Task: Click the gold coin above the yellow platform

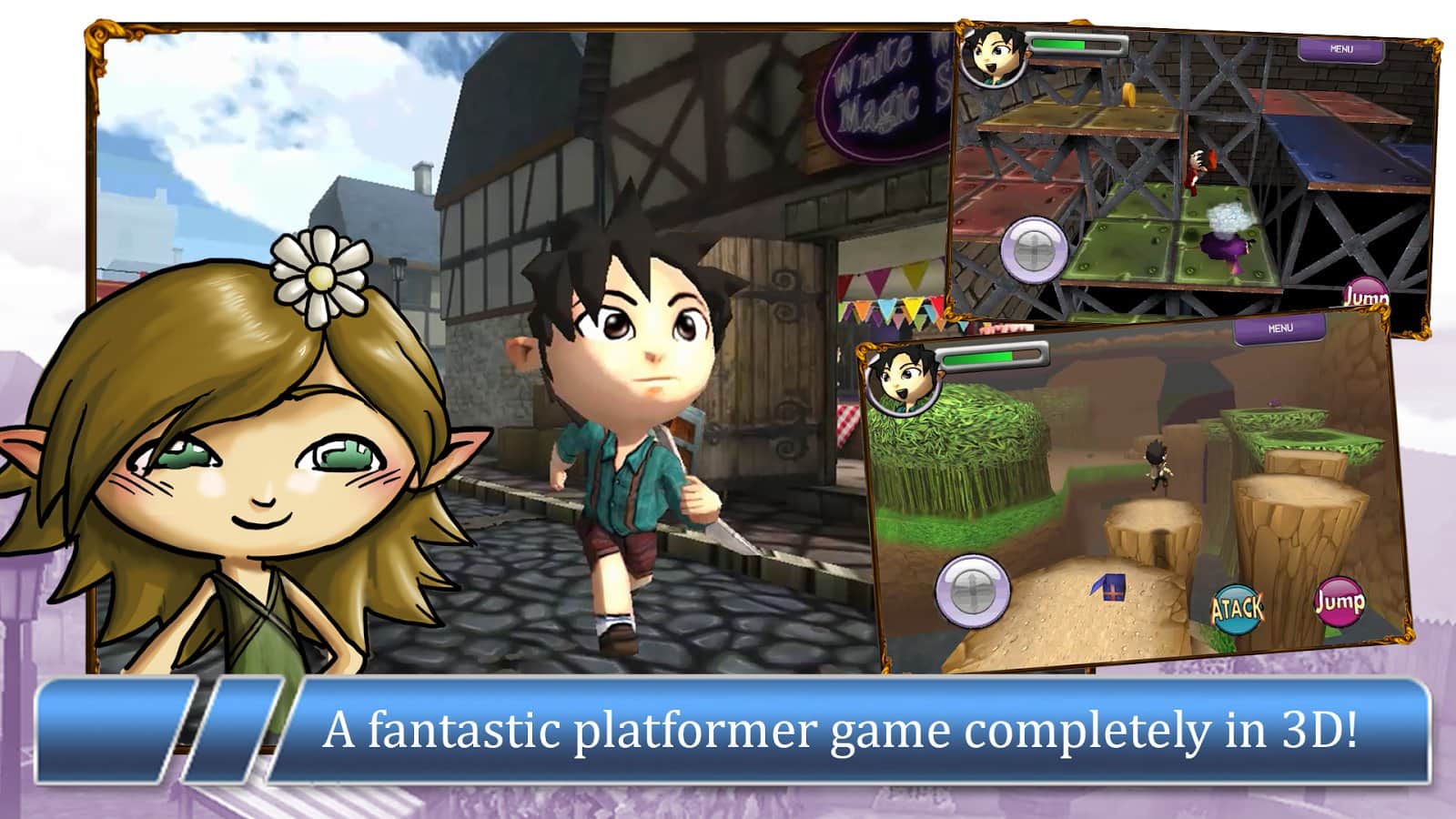Action: click(x=1127, y=94)
